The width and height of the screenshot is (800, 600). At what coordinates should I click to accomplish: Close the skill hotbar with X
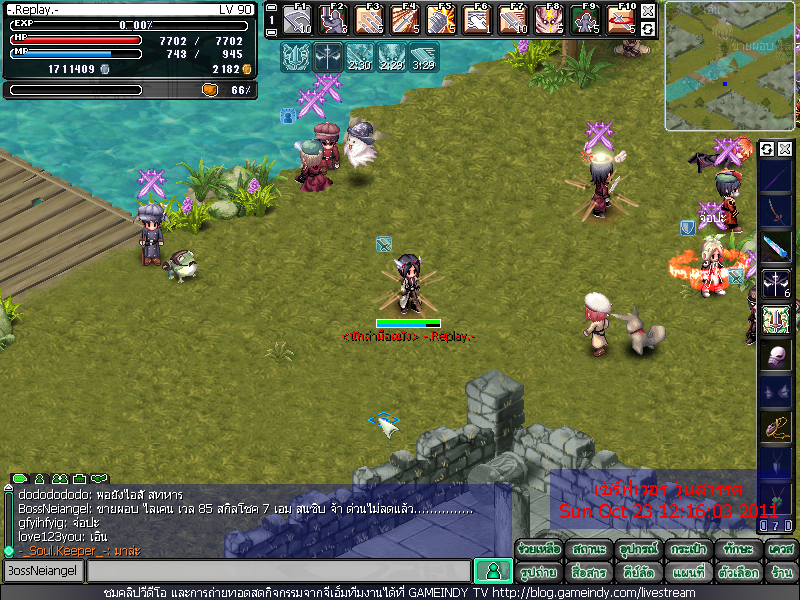click(x=648, y=11)
